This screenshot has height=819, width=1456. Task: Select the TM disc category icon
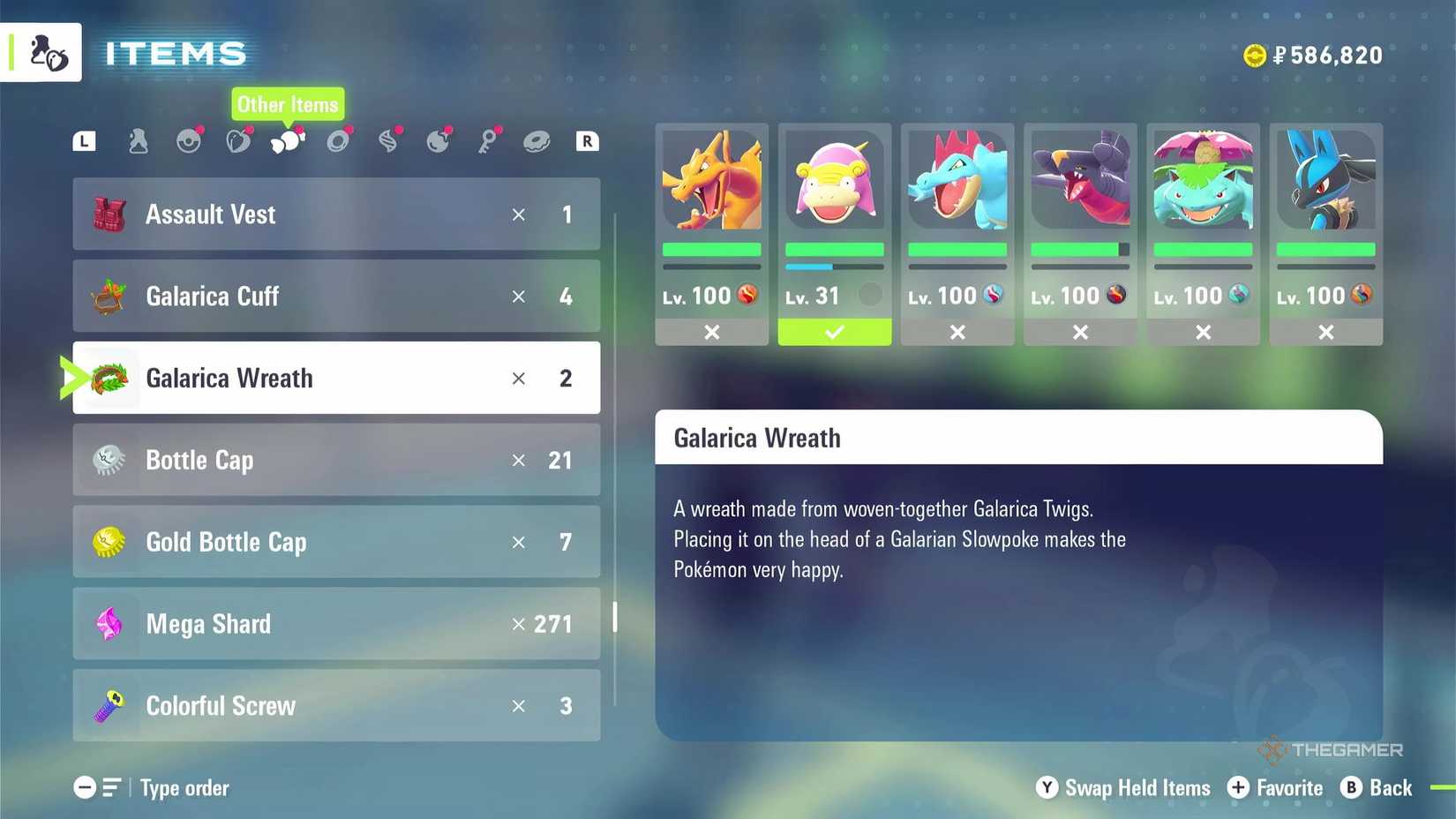[x=338, y=141]
